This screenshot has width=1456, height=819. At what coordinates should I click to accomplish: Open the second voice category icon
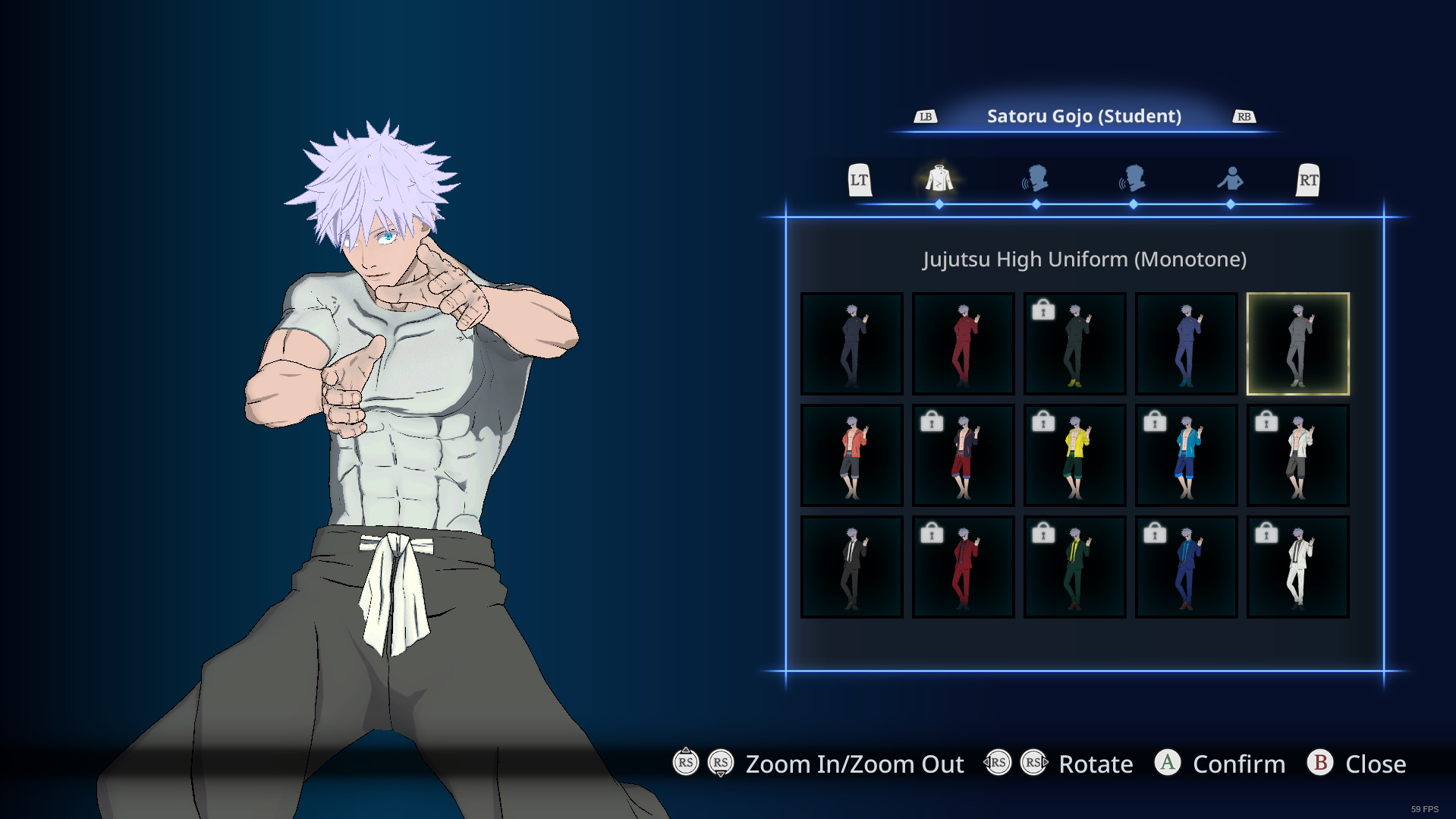(1134, 179)
